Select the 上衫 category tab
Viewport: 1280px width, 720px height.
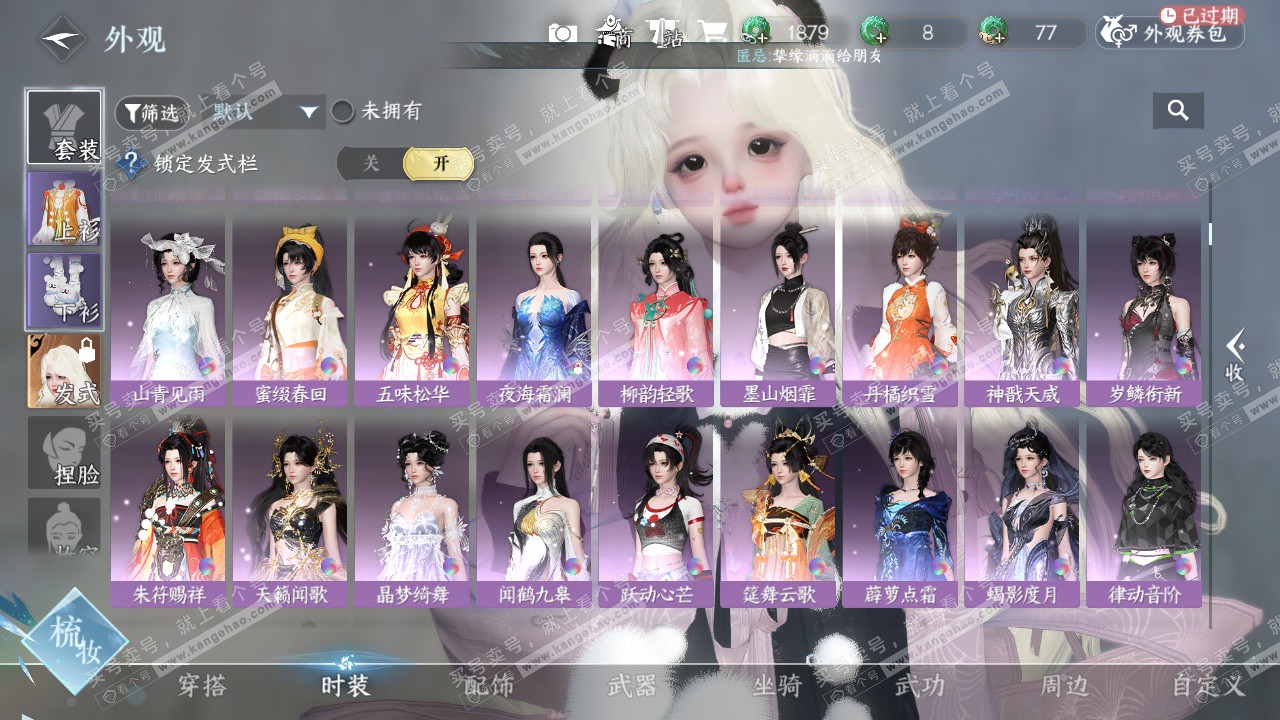coord(64,208)
